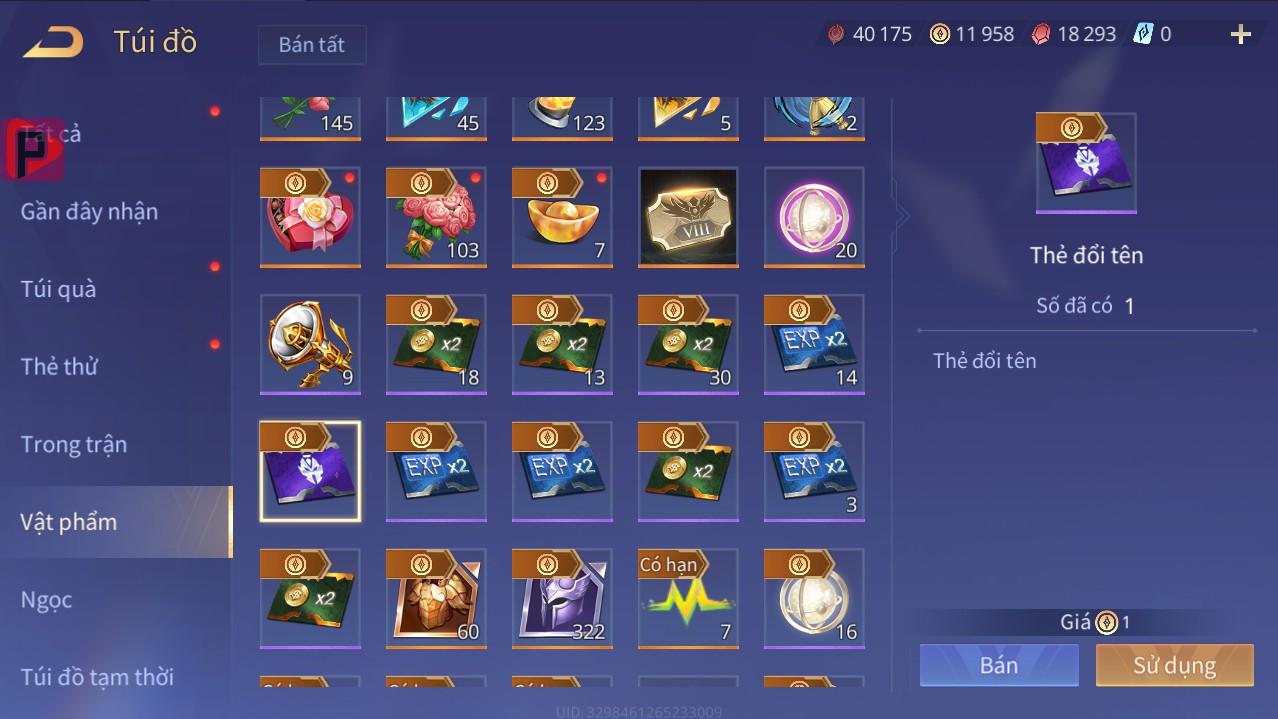Choose the rose bouquet with 103 count
This screenshot has height=719, width=1278.
436,217
